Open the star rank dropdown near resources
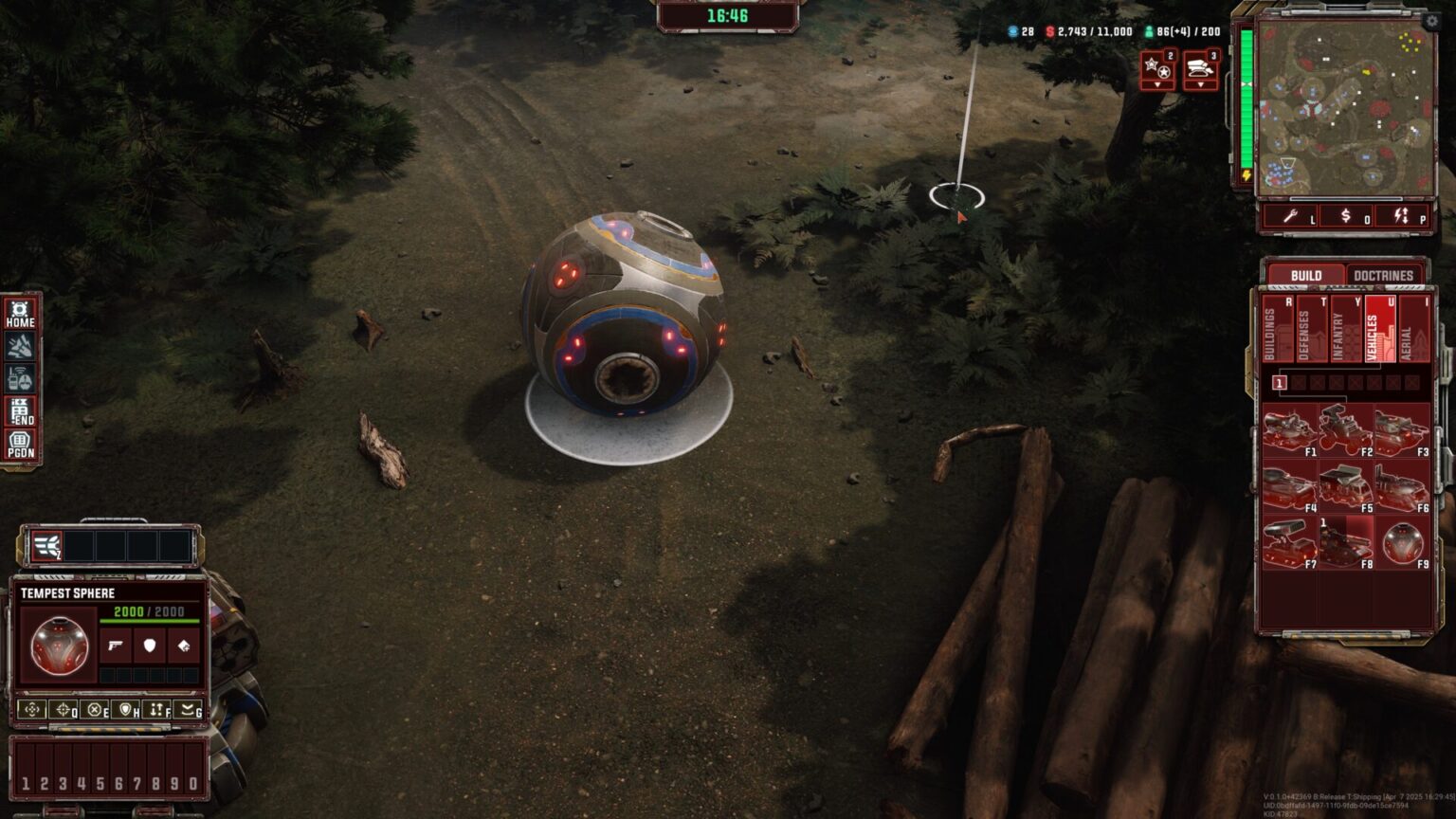 point(1157,71)
